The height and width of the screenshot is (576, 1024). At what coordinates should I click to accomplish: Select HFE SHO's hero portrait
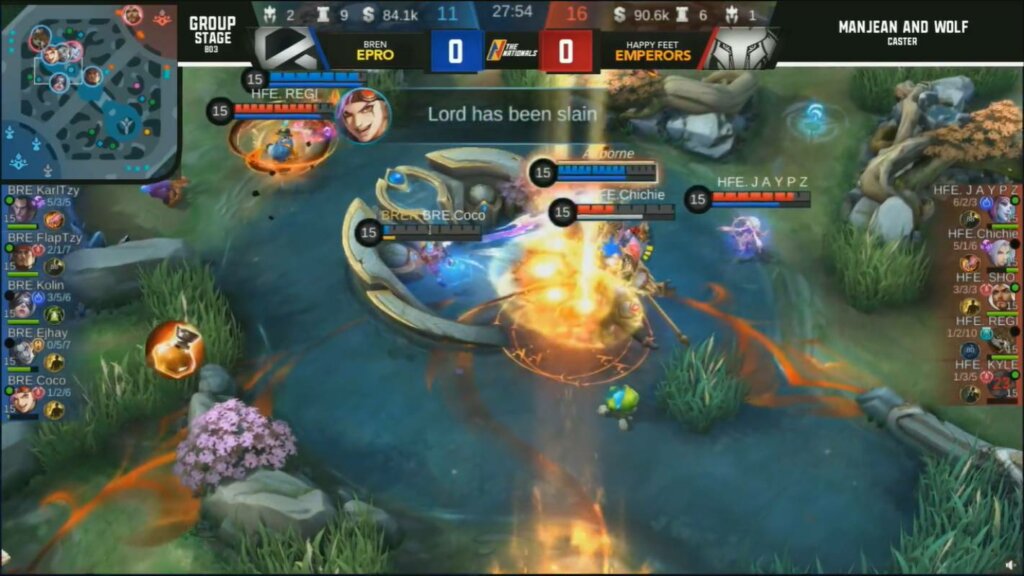pyautogui.click(x=1003, y=297)
